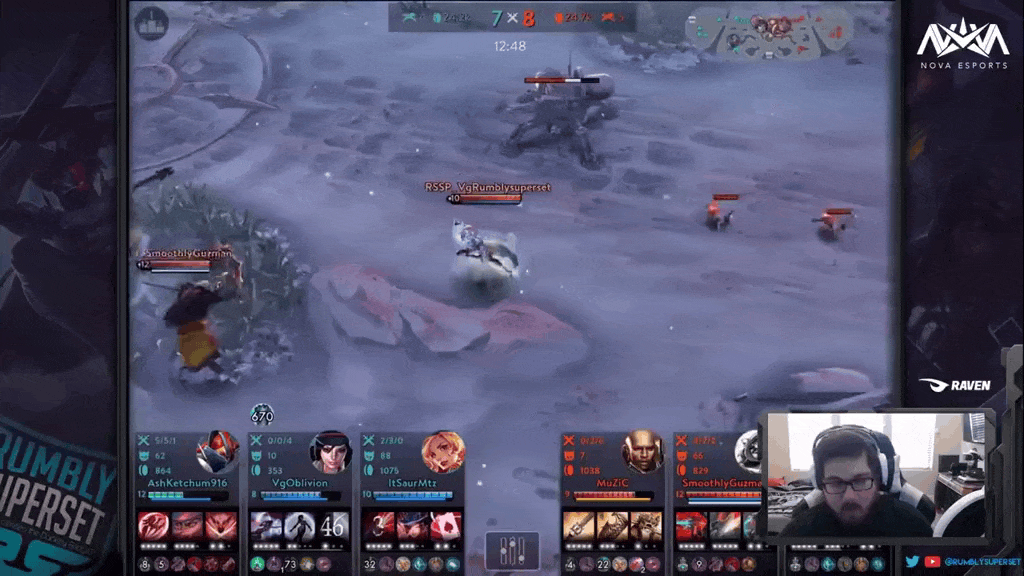
Task: Click ItSaurMtz's red playing card ability icon
Action: click(x=445, y=526)
